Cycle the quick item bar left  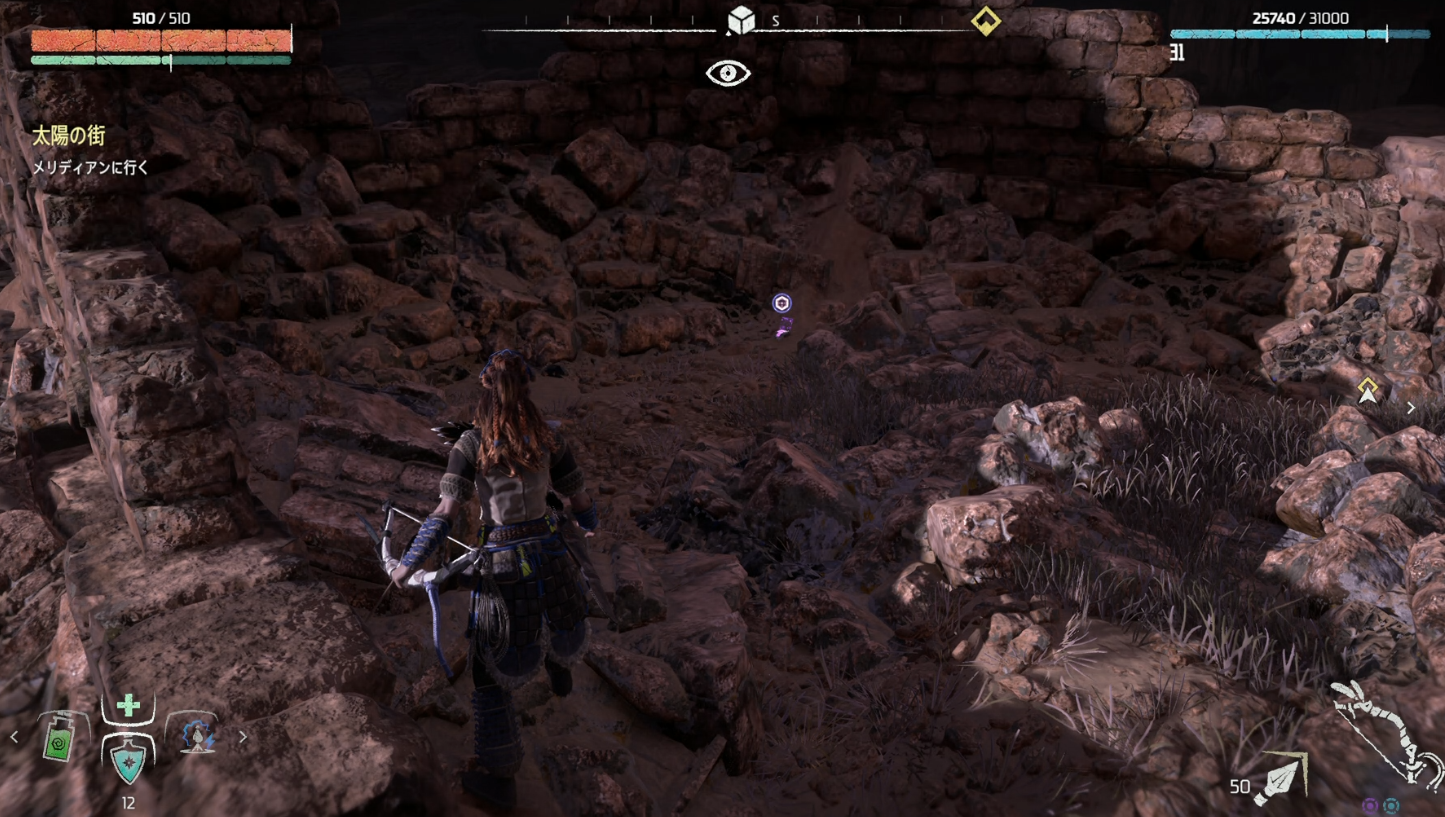pyautogui.click(x=14, y=738)
